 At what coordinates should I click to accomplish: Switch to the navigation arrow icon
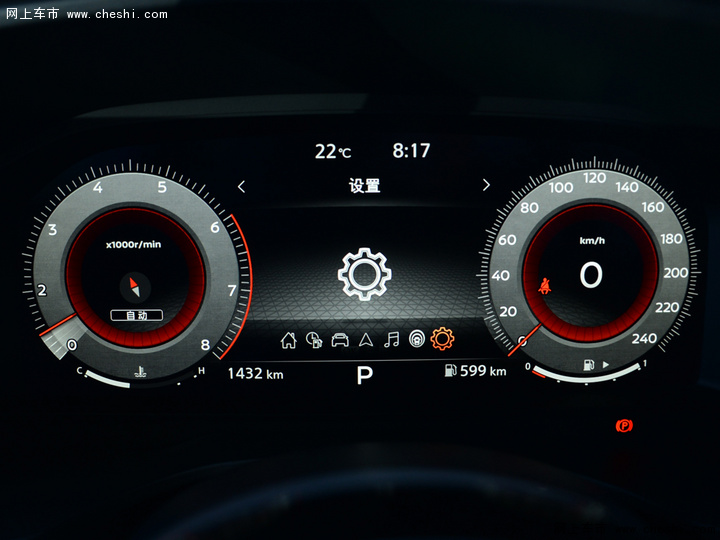(366, 340)
